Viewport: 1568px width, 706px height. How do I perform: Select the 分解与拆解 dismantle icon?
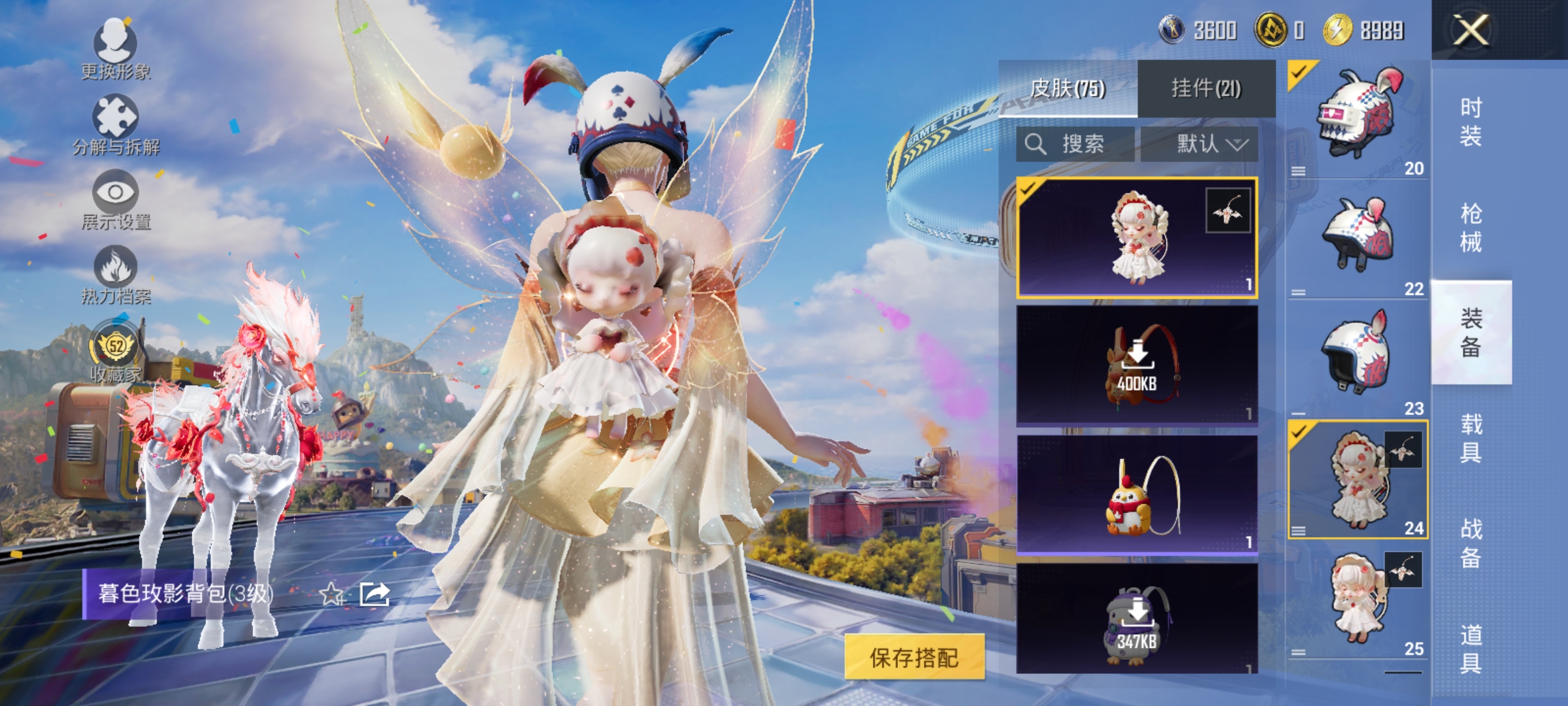pyautogui.click(x=114, y=114)
